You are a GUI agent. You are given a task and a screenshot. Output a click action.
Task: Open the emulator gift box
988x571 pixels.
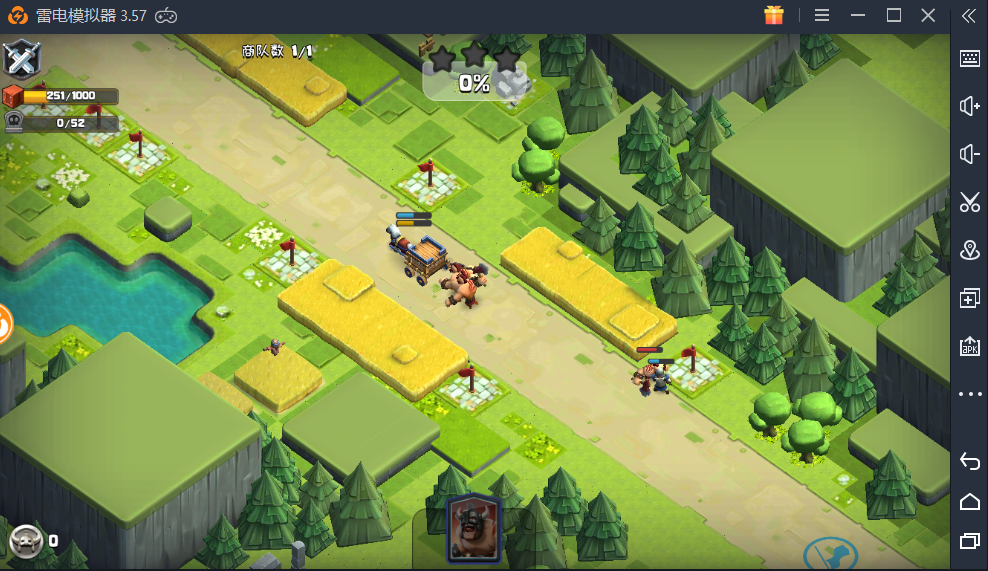pos(774,15)
